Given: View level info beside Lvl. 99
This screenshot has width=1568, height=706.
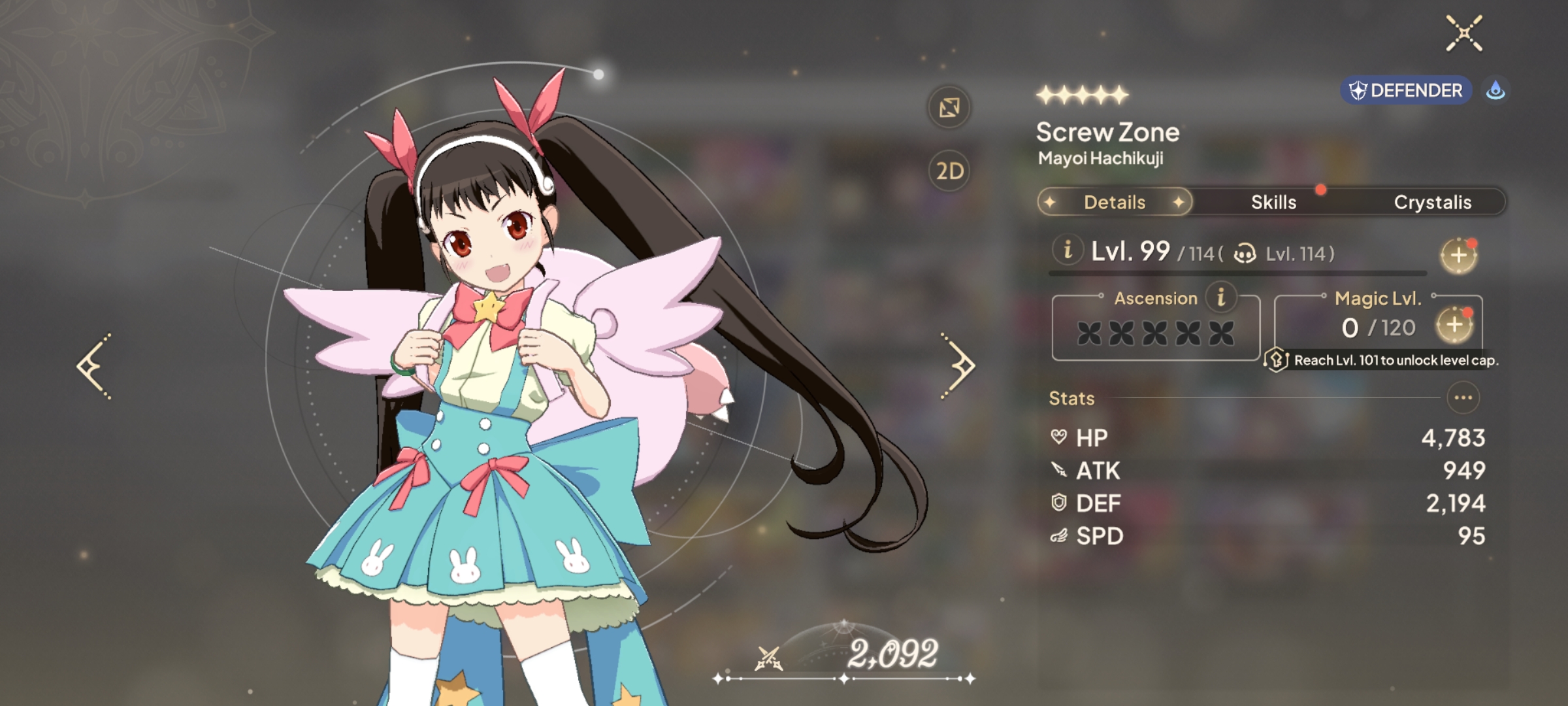Looking at the screenshot, I should point(1068,250).
